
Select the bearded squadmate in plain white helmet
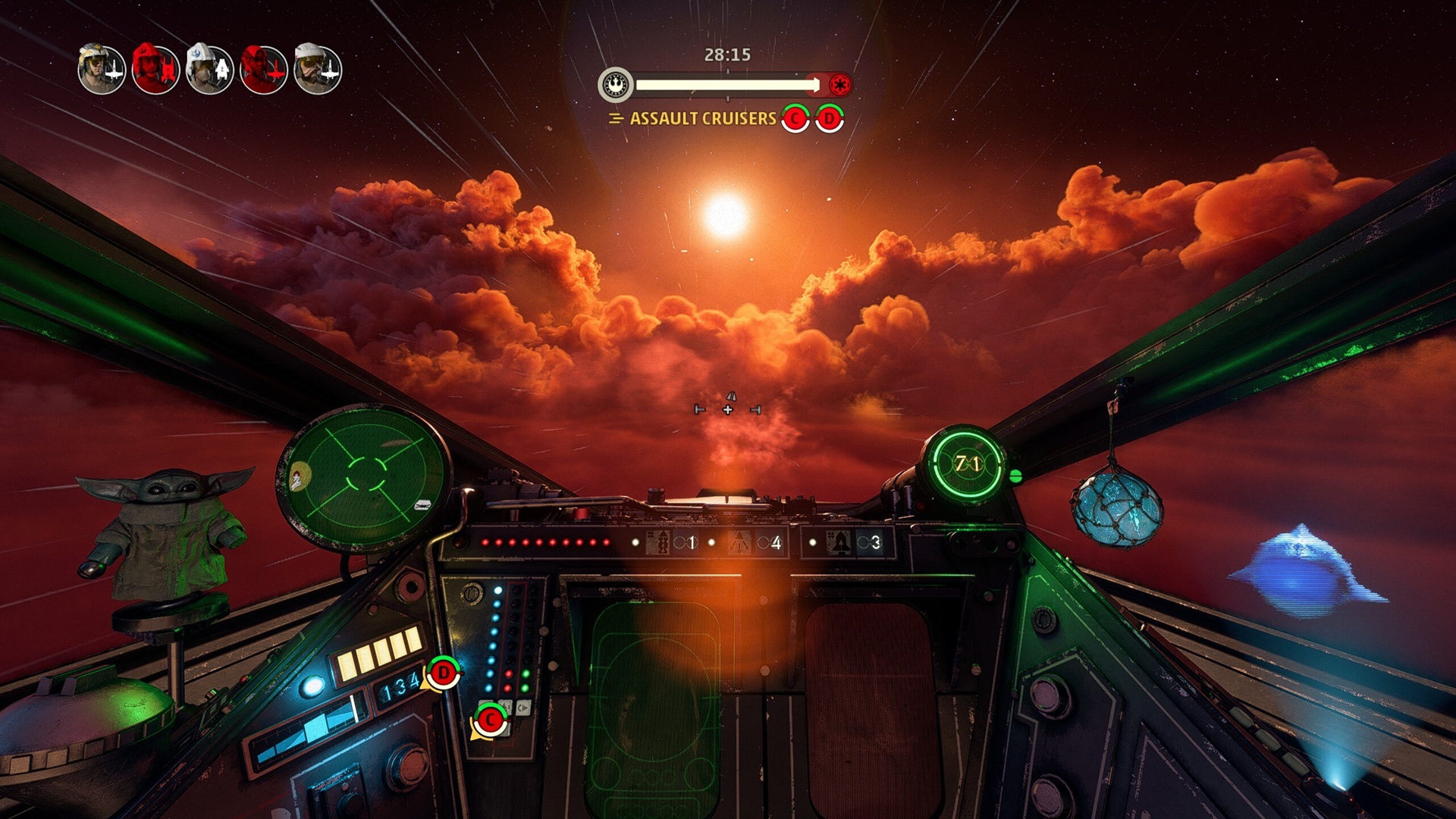click(318, 69)
